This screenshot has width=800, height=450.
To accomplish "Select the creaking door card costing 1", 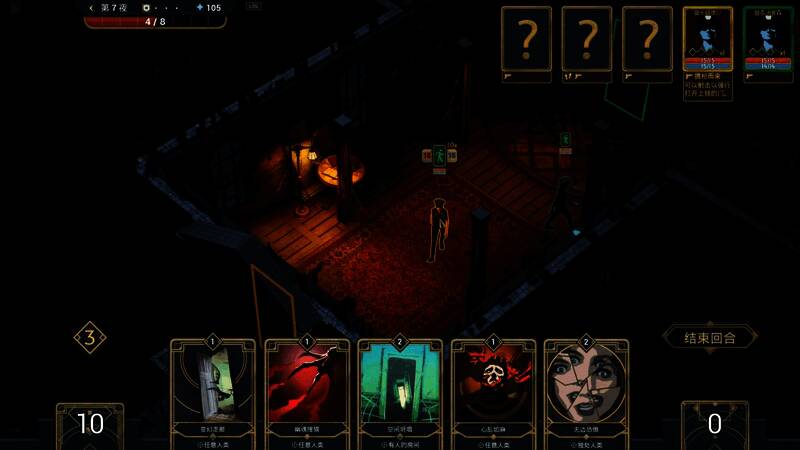I will coord(212,392).
